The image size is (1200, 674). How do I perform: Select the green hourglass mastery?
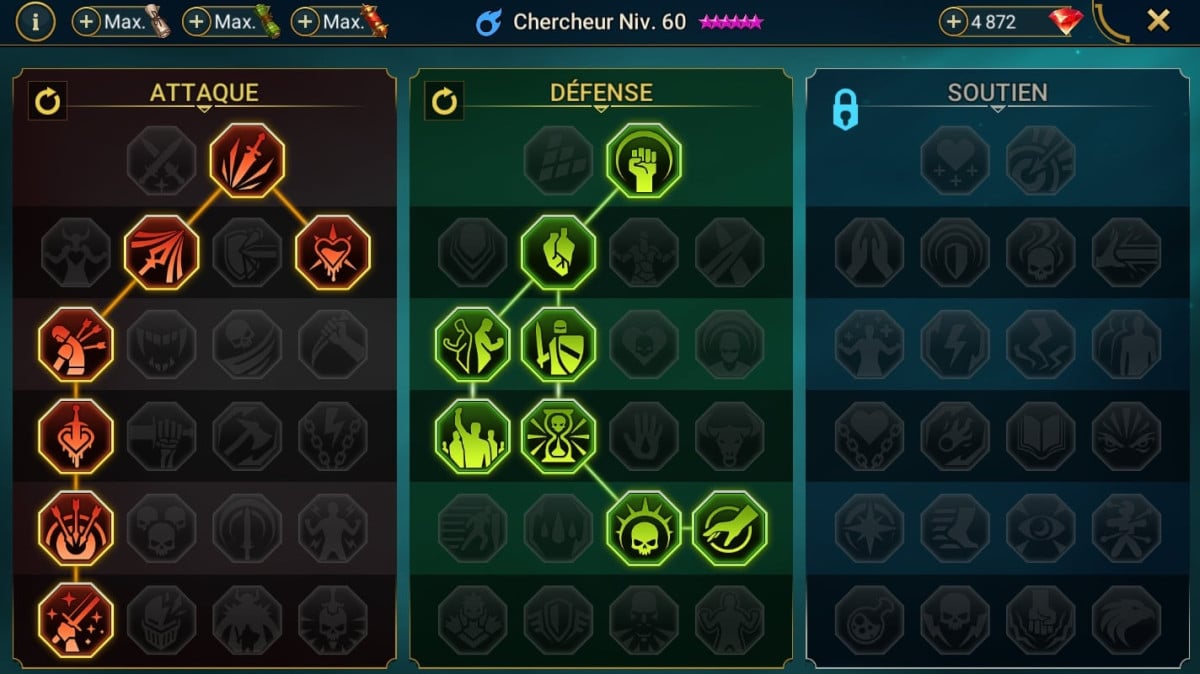[x=558, y=436]
